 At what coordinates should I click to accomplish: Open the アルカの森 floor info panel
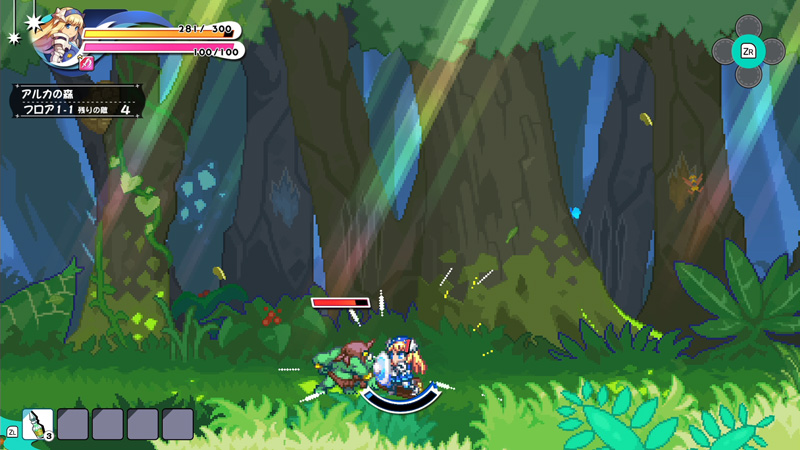click(77, 101)
